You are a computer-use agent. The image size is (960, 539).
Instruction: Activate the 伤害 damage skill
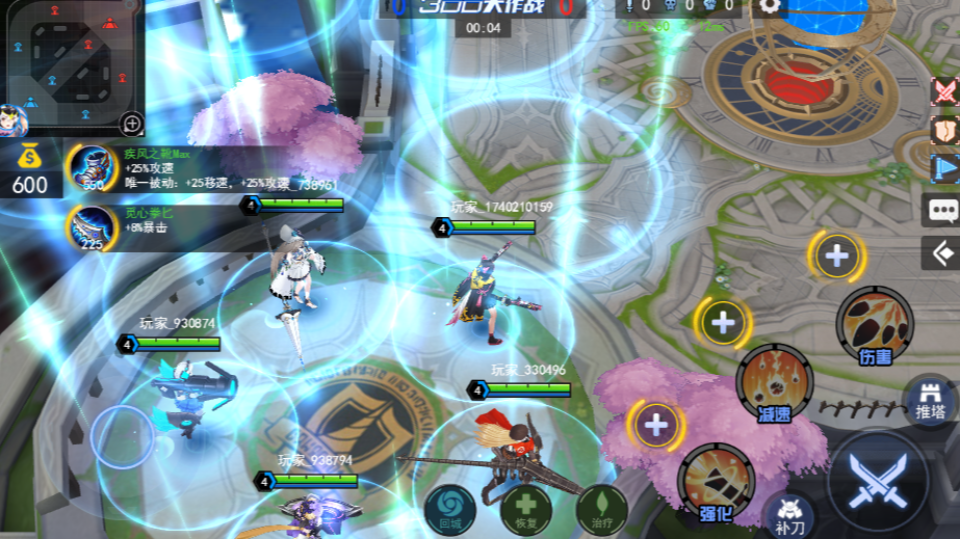coord(874,323)
